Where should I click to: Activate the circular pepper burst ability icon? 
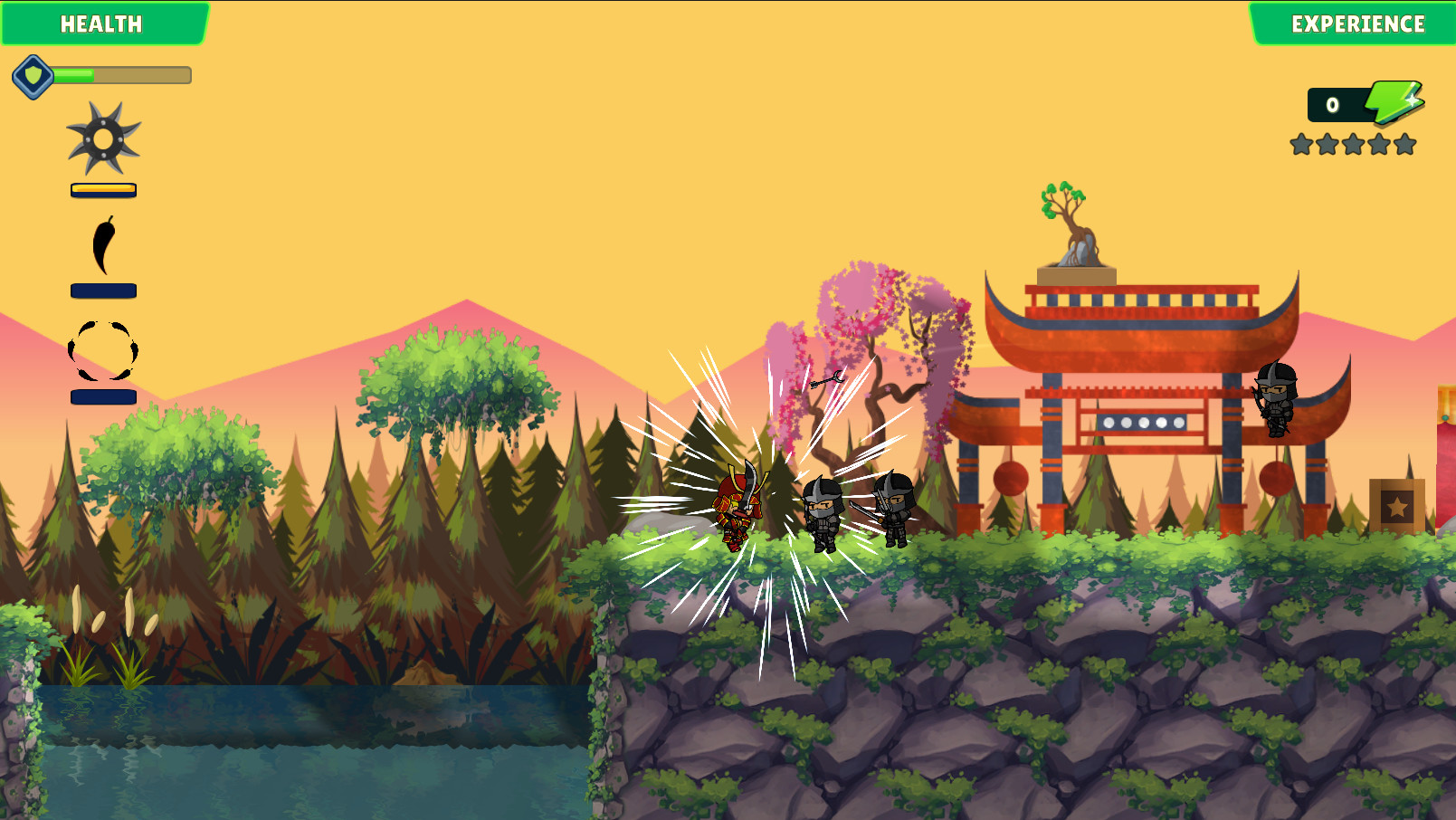point(102,348)
